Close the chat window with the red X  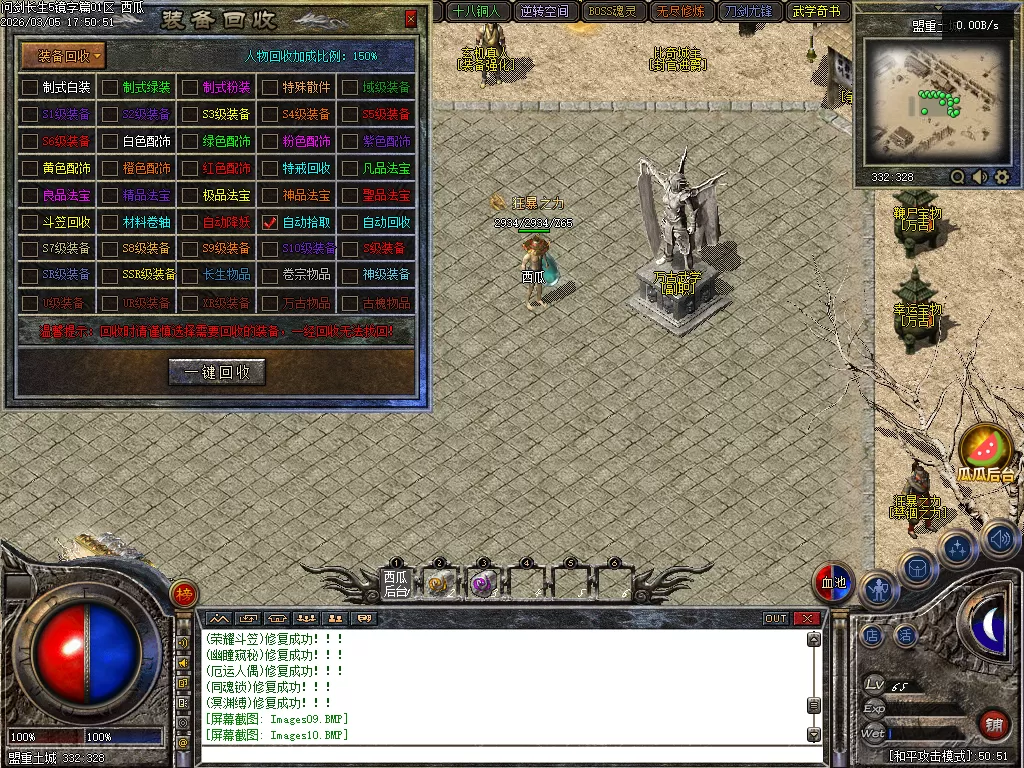(x=806, y=618)
